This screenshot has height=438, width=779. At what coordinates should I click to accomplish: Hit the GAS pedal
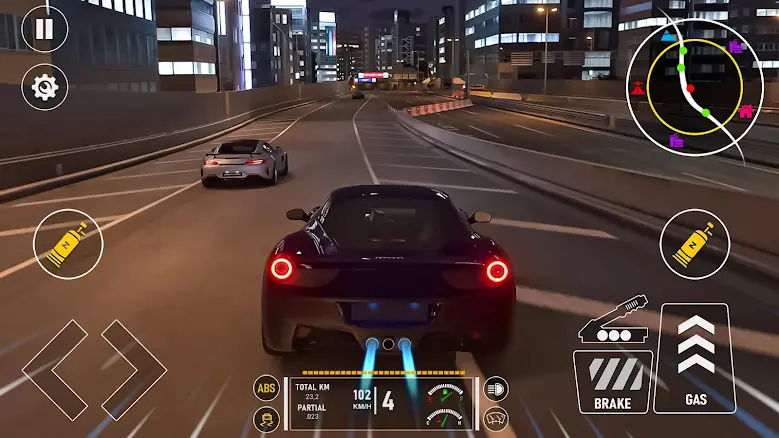(695, 358)
